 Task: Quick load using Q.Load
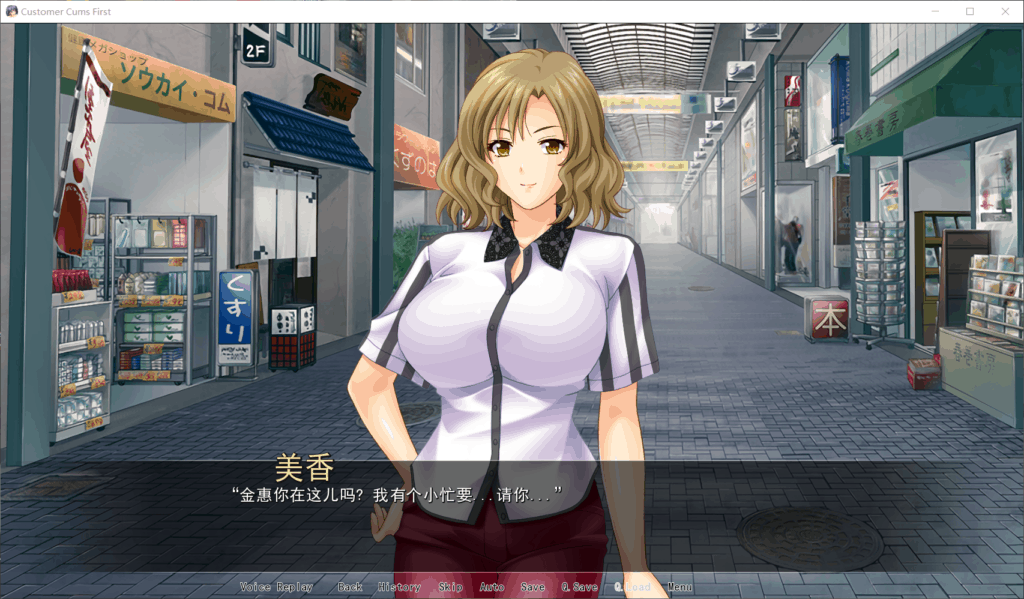pyautogui.click(x=632, y=587)
